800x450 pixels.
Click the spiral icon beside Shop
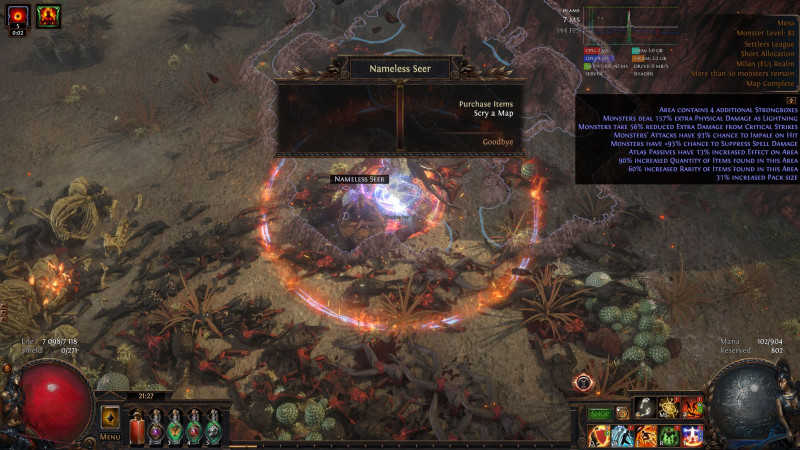(621, 412)
